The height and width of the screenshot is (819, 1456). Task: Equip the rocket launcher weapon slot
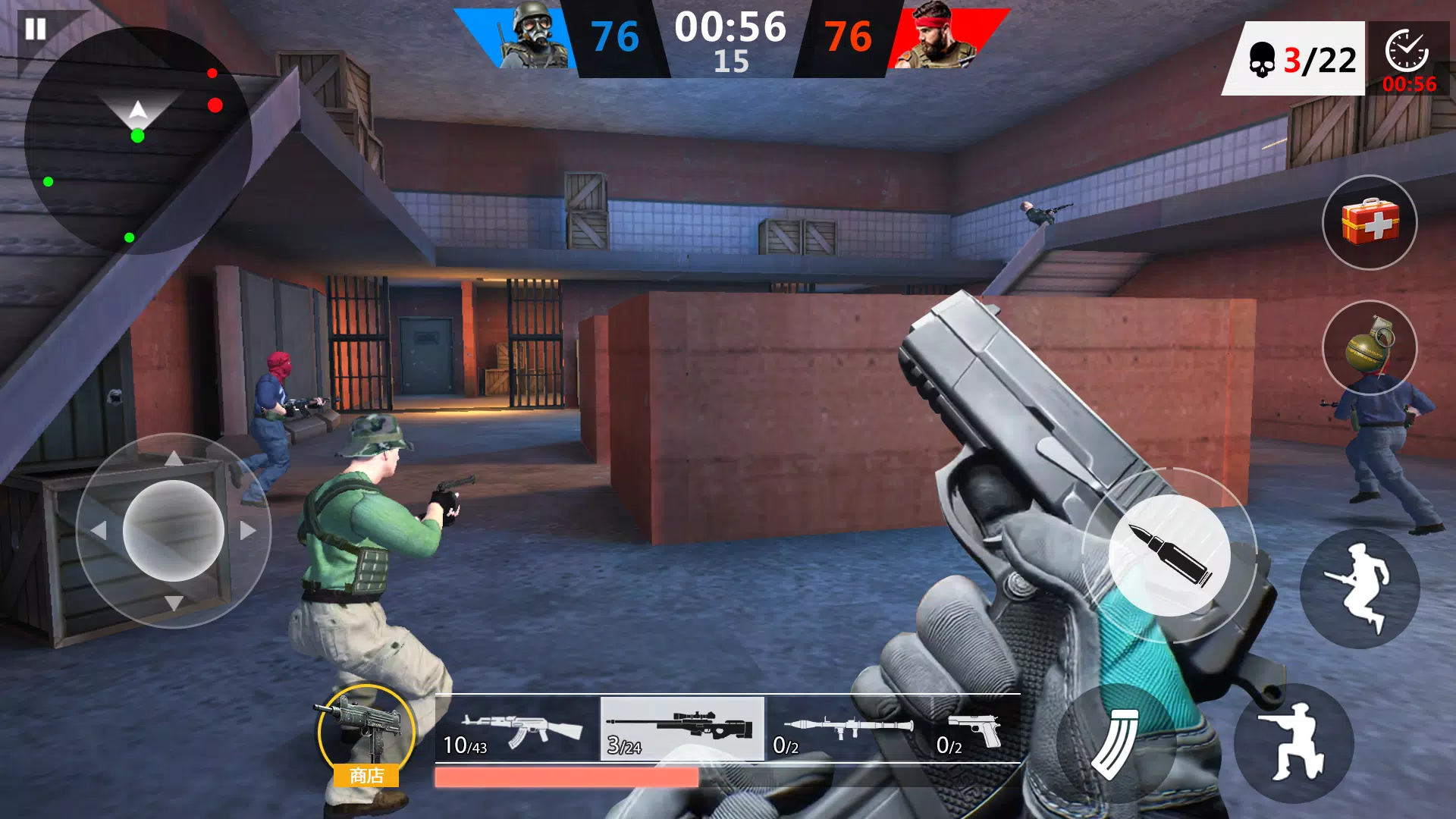pos(847,730)
